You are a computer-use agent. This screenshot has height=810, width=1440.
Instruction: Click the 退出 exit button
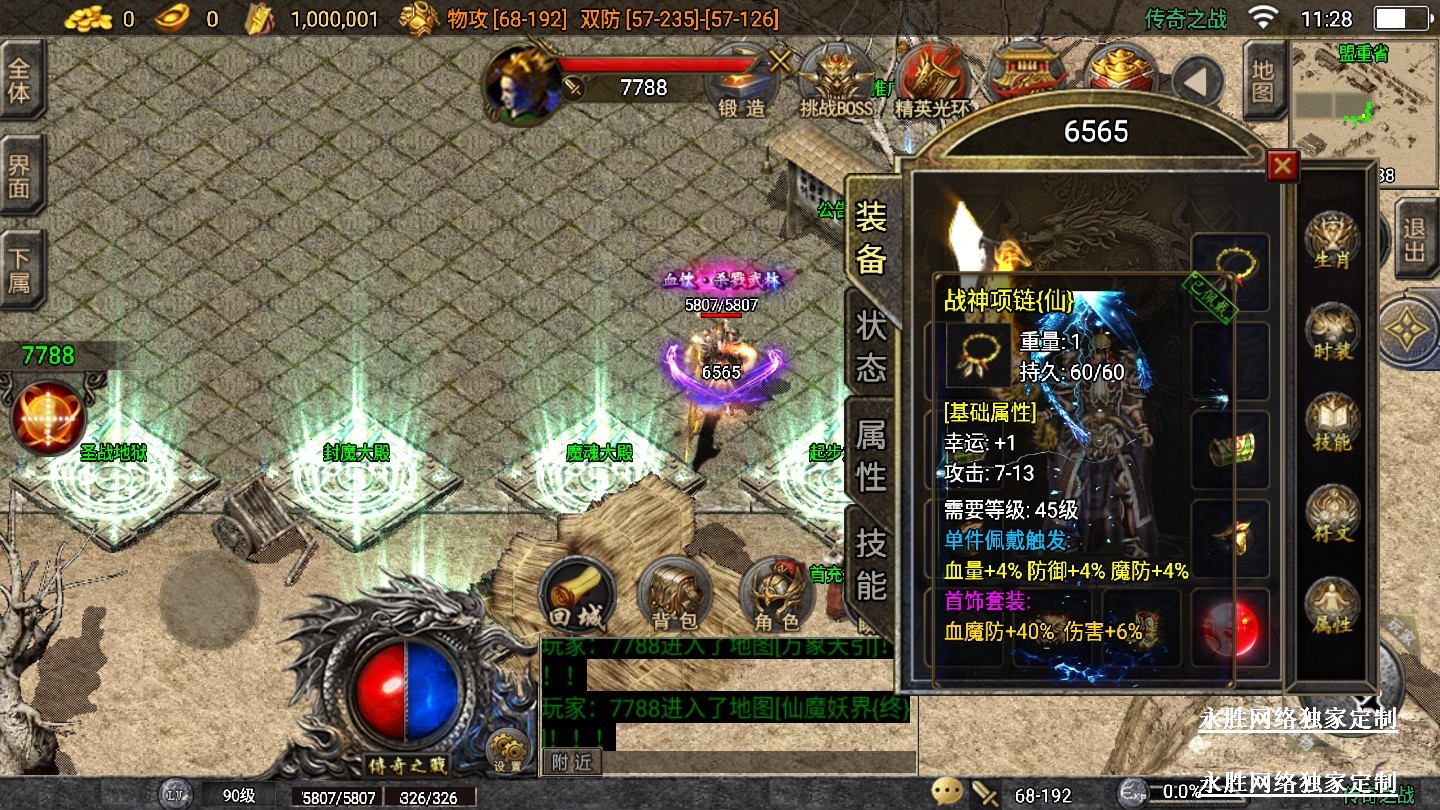point(1413,240)
